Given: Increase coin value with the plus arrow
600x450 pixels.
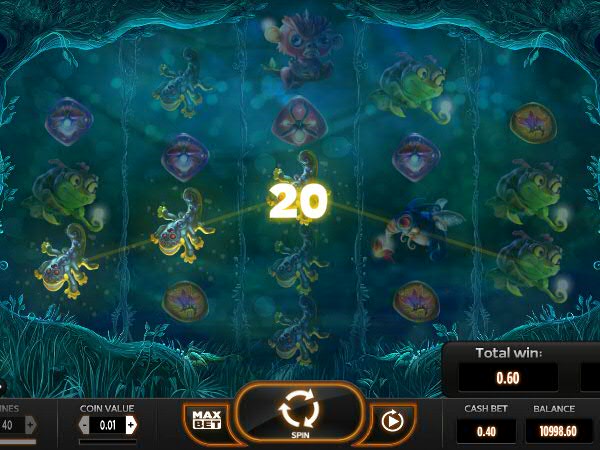Looking at the screenshot, I should pos(131,425).
